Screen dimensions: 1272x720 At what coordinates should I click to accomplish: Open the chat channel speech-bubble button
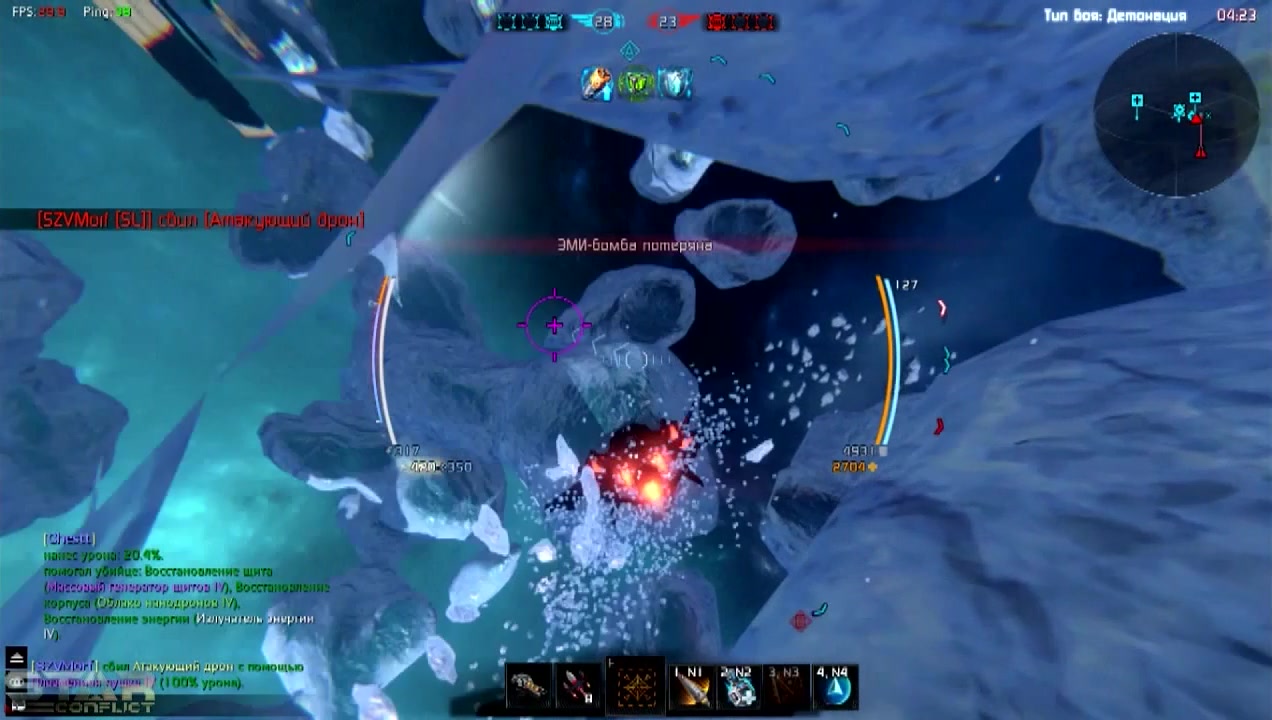[15, 680]
